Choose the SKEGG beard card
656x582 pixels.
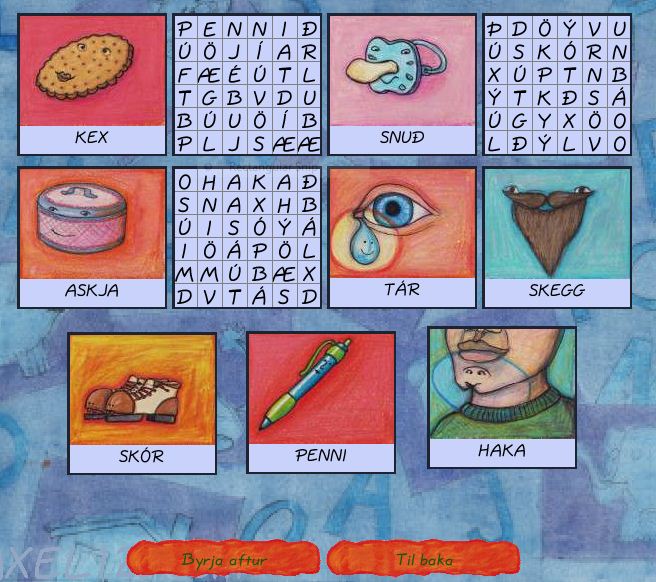click(x=557, y=237)
